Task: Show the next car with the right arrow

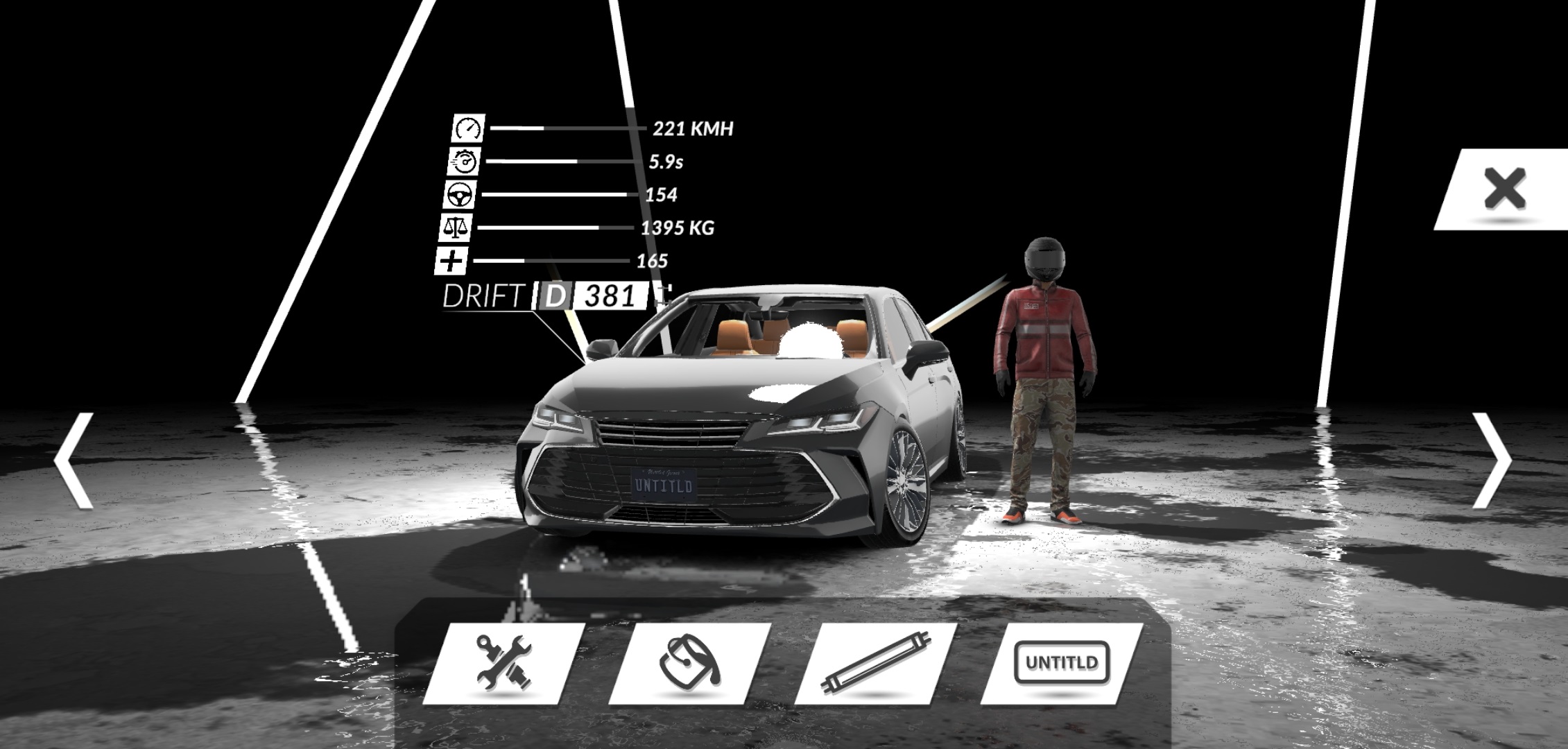Action: pos(1491,461)
